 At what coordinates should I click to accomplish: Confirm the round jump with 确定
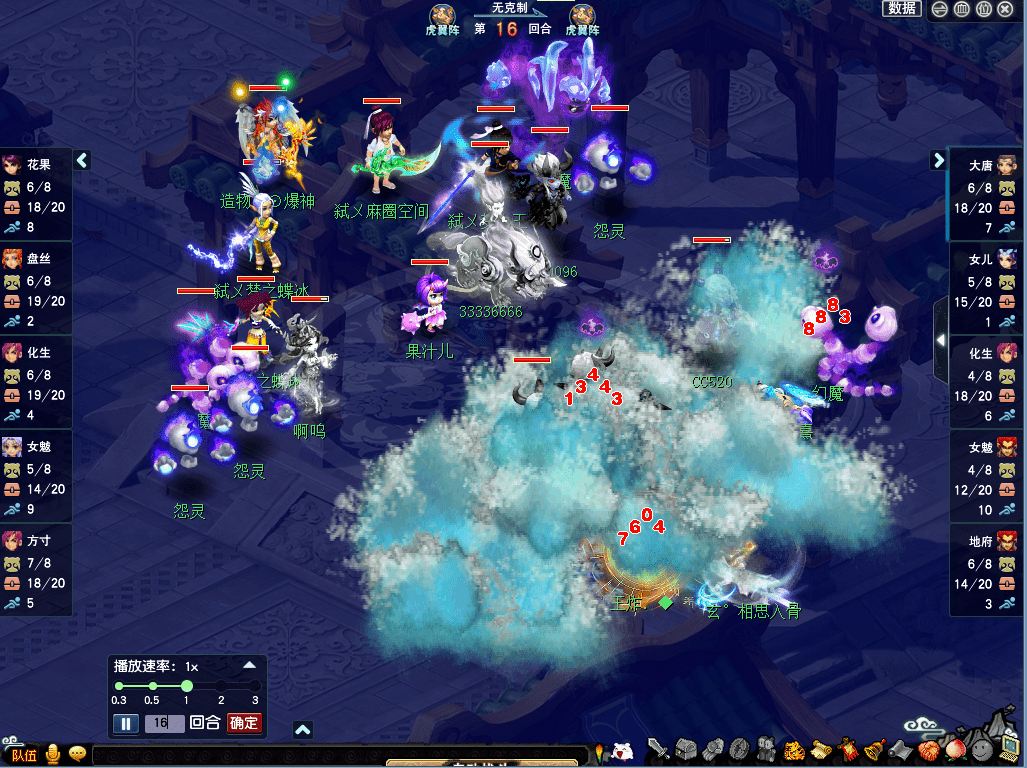(x=244, y=723)
